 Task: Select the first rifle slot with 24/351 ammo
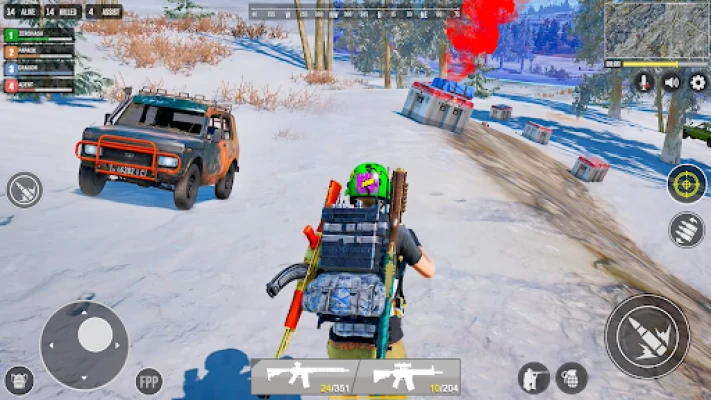[303, 376]
